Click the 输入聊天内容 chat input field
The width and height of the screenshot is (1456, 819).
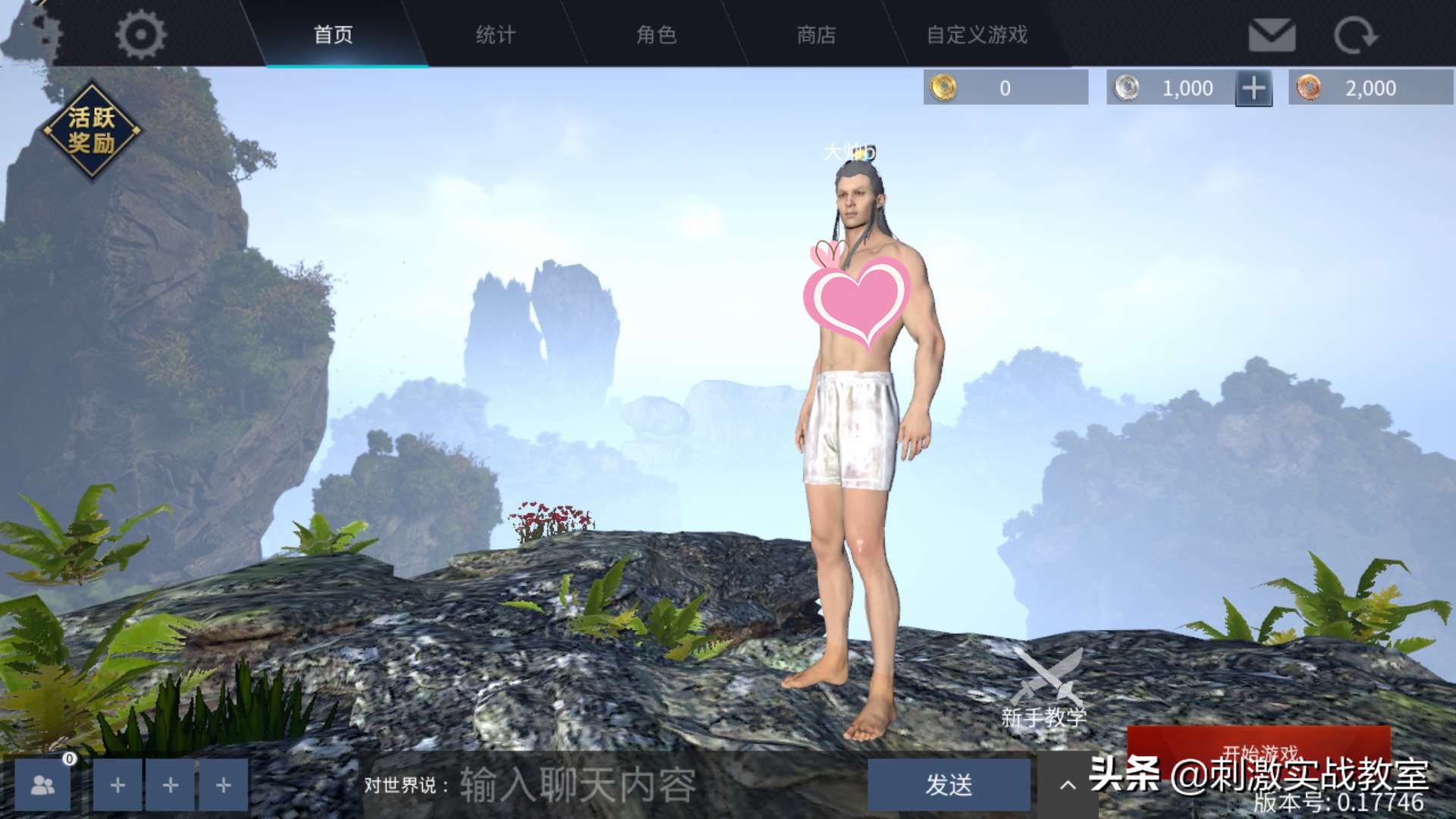(x=576, y=787)
